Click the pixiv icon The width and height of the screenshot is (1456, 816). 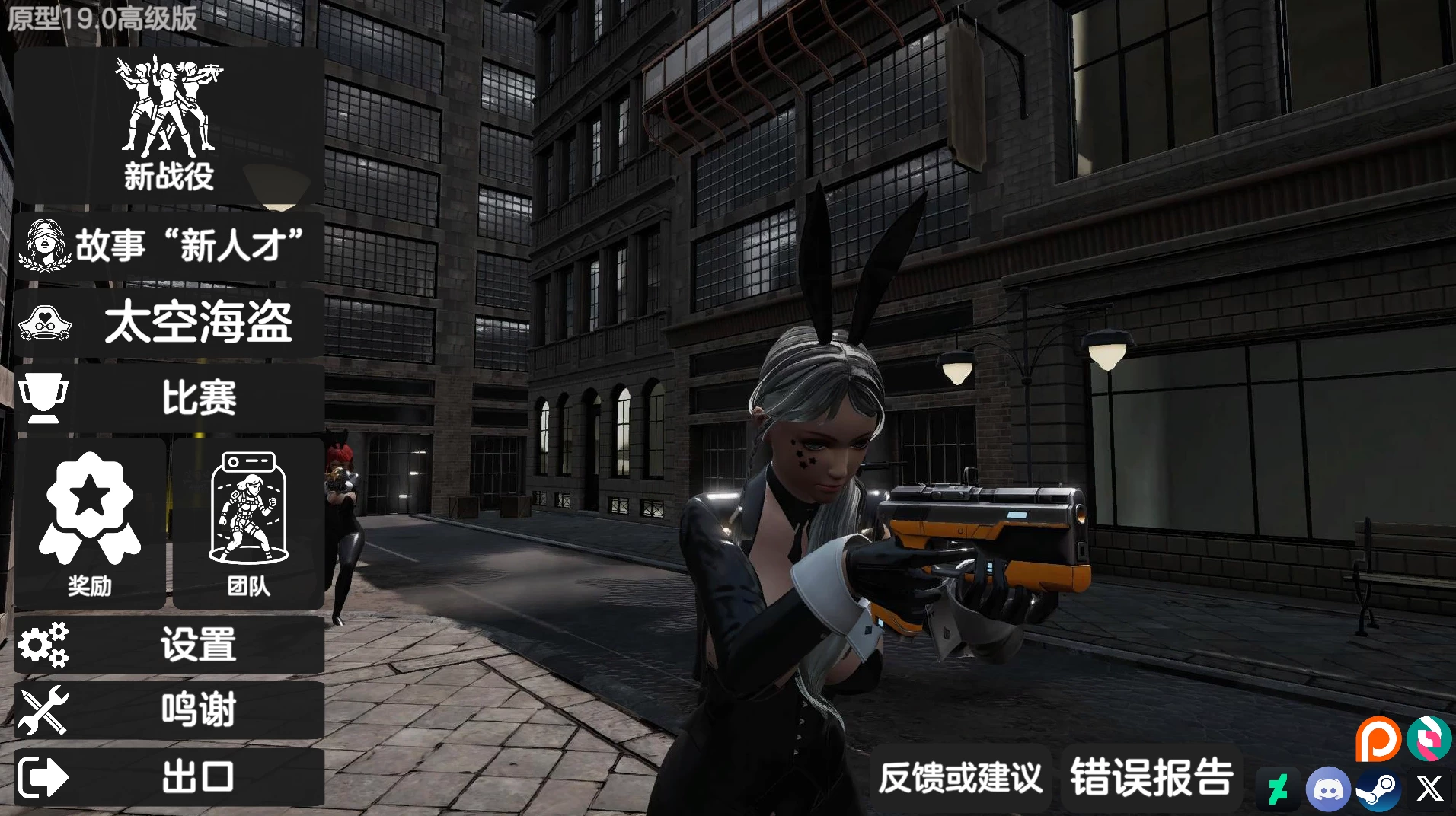coord(1430,738)
